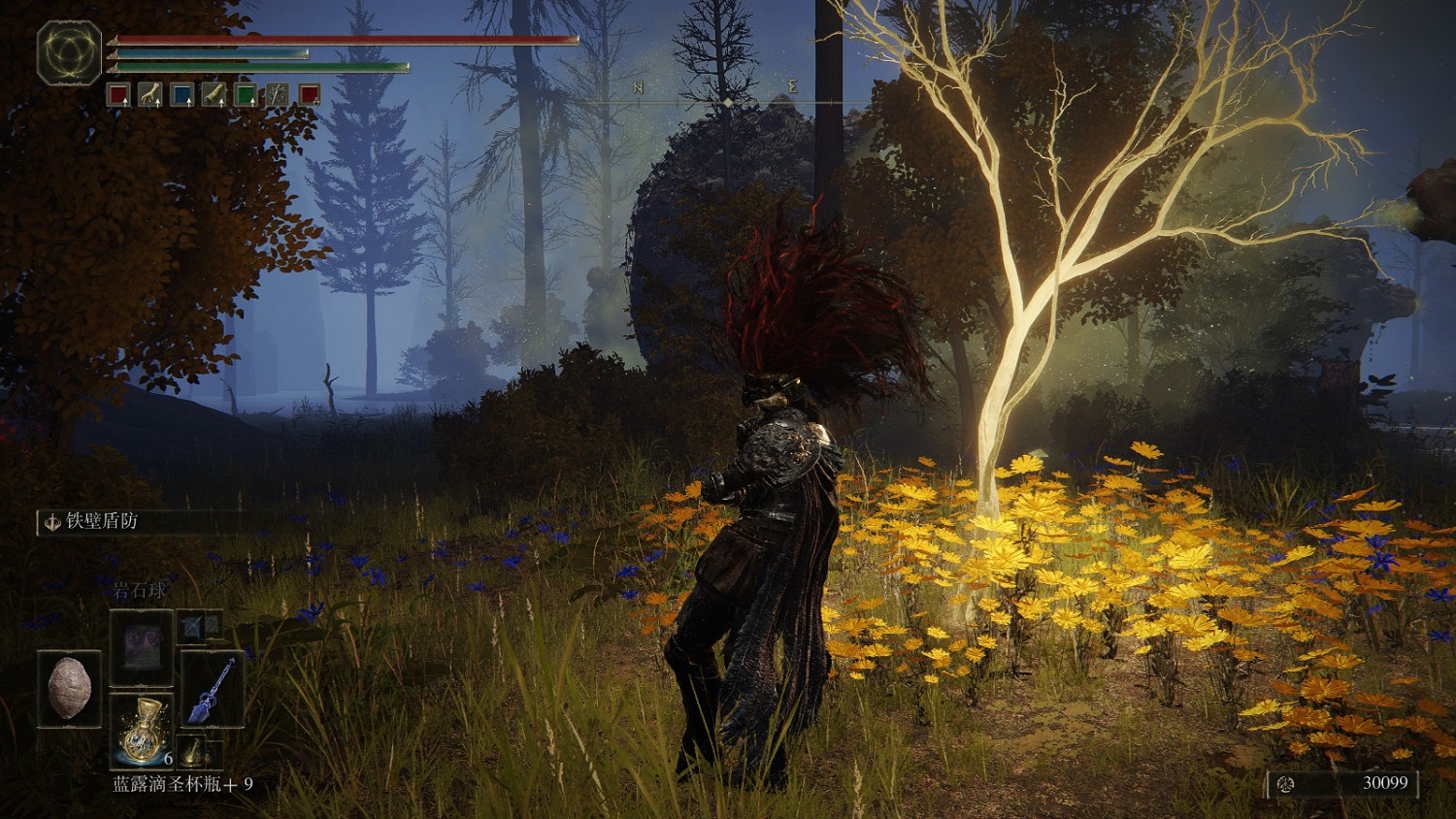Select the turtle shell shield slot
Image resolution: width=1456 pixels, height=819 pixels.
[69, 689]
